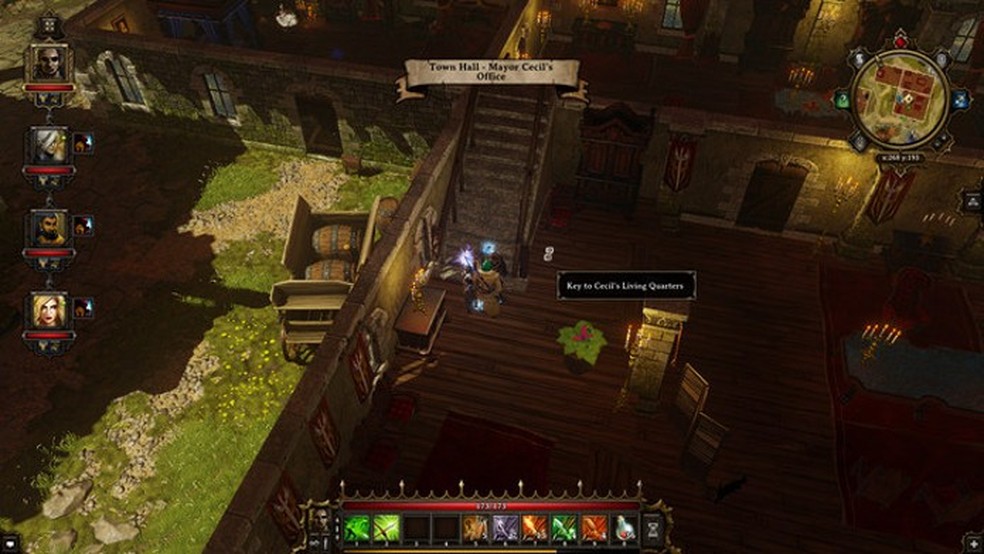Use the first green skill in hotbar
This screenshot has height=554, width=984.
coord(357,527)
